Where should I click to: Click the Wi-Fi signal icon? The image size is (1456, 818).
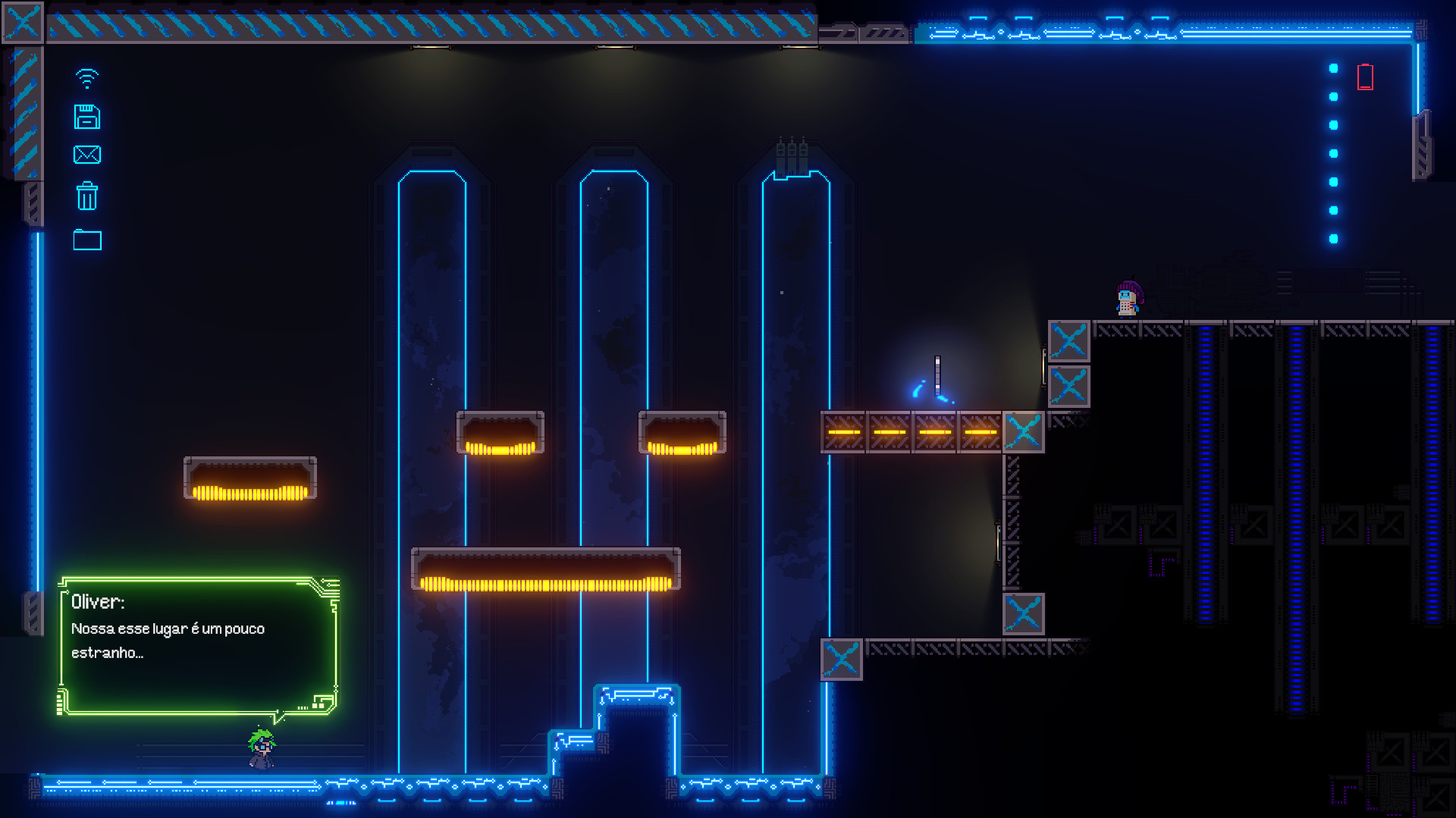click(x=87, y=76)
